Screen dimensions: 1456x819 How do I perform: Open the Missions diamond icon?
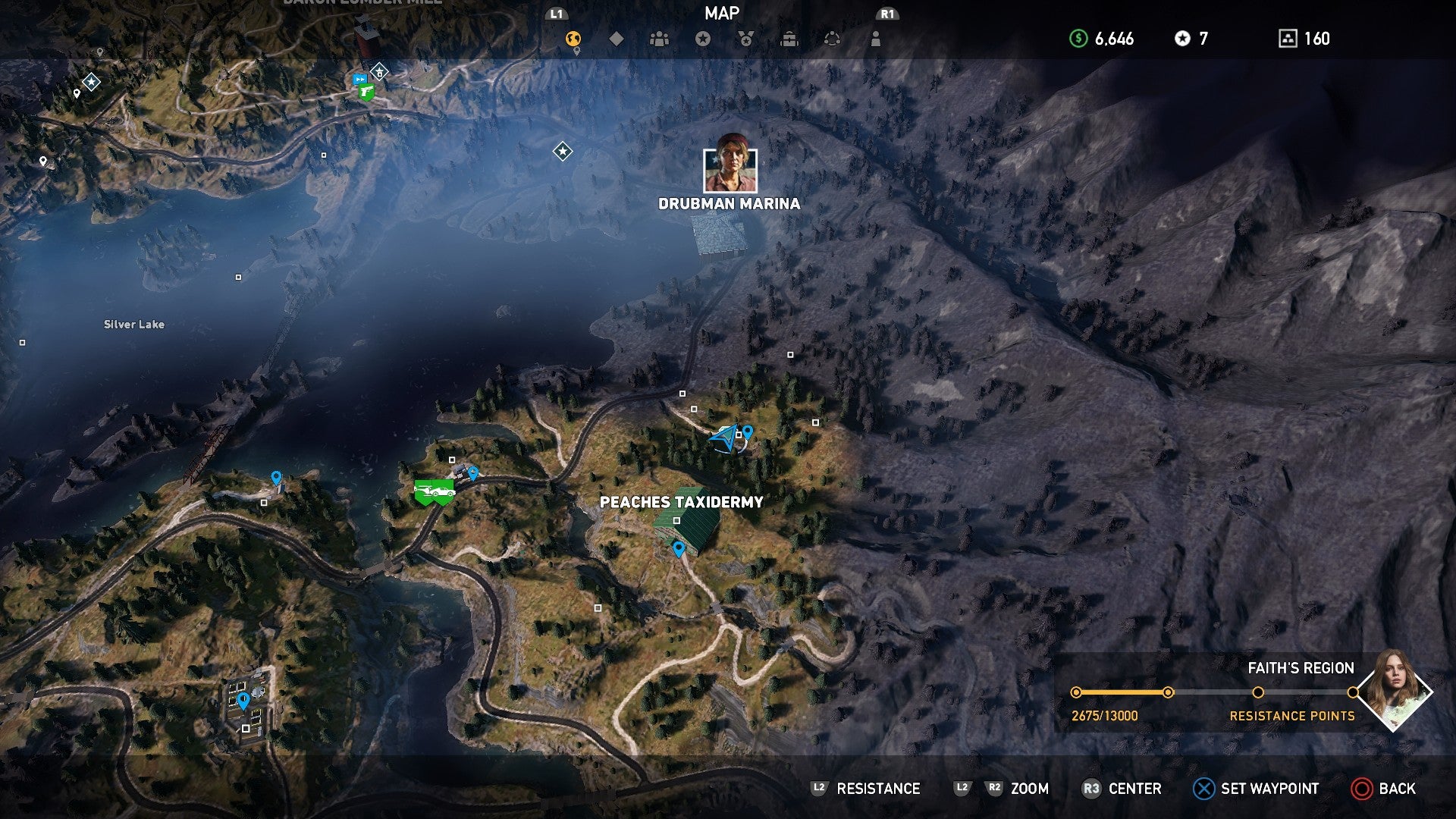pos(618,37)
